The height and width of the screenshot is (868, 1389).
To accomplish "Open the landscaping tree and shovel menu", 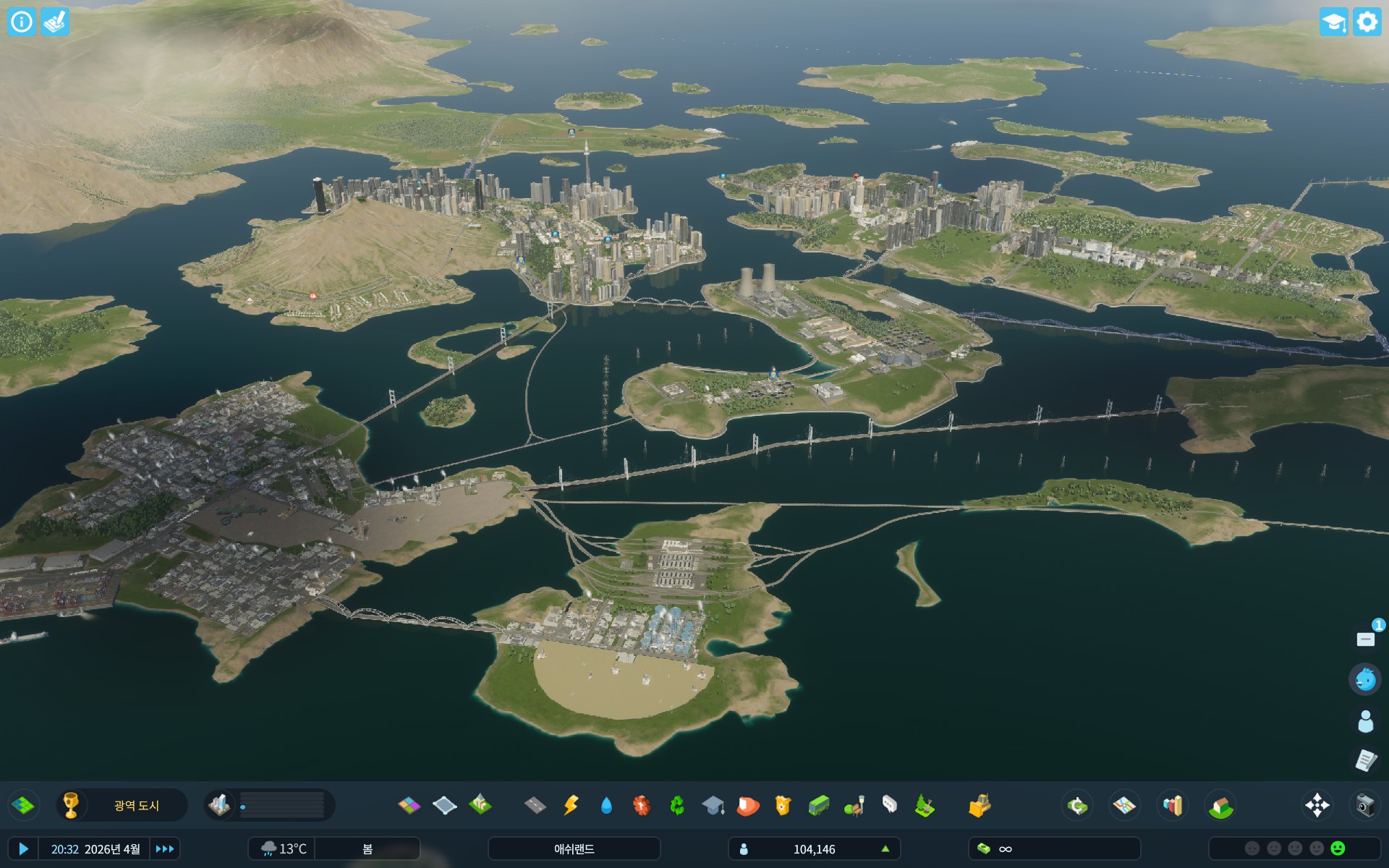I will point(925,805).
